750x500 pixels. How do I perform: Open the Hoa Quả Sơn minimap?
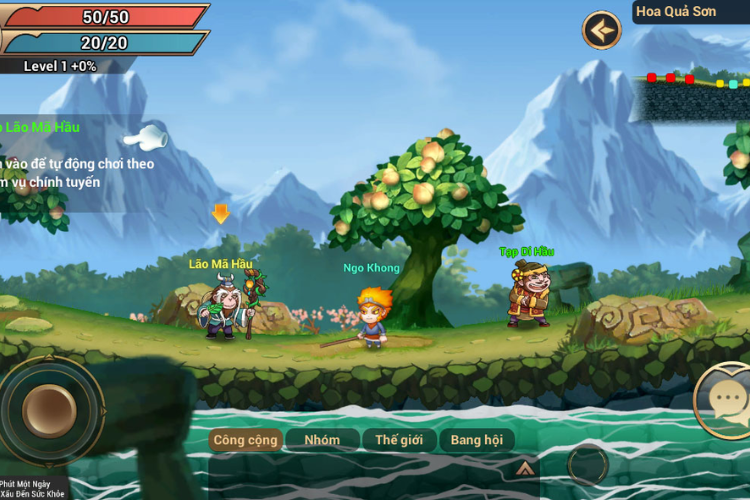point(692,92)
